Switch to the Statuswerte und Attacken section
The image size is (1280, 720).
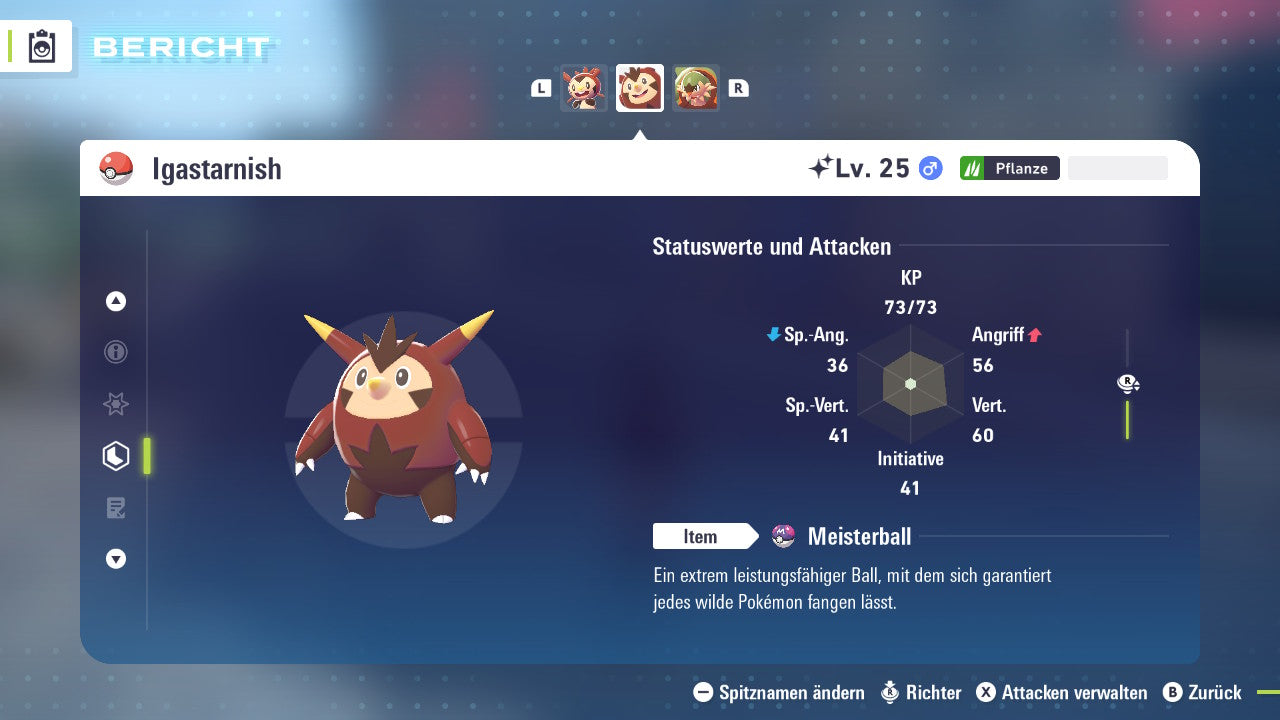tap(771, 246)
